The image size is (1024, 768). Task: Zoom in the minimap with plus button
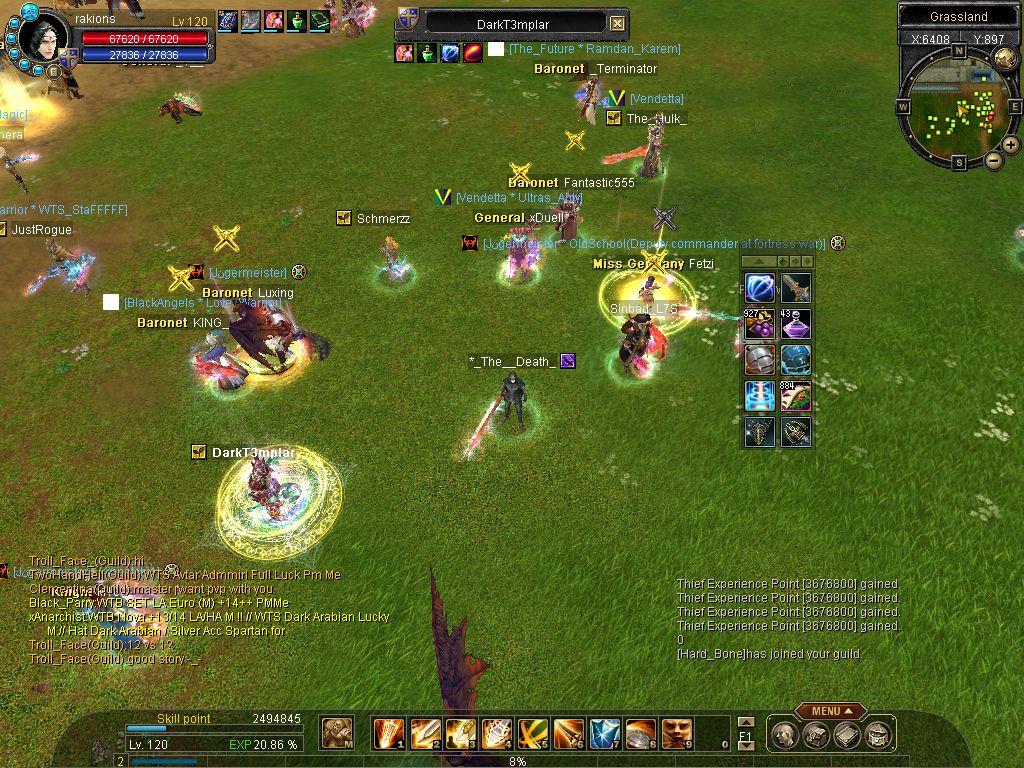click(1011, 145)
